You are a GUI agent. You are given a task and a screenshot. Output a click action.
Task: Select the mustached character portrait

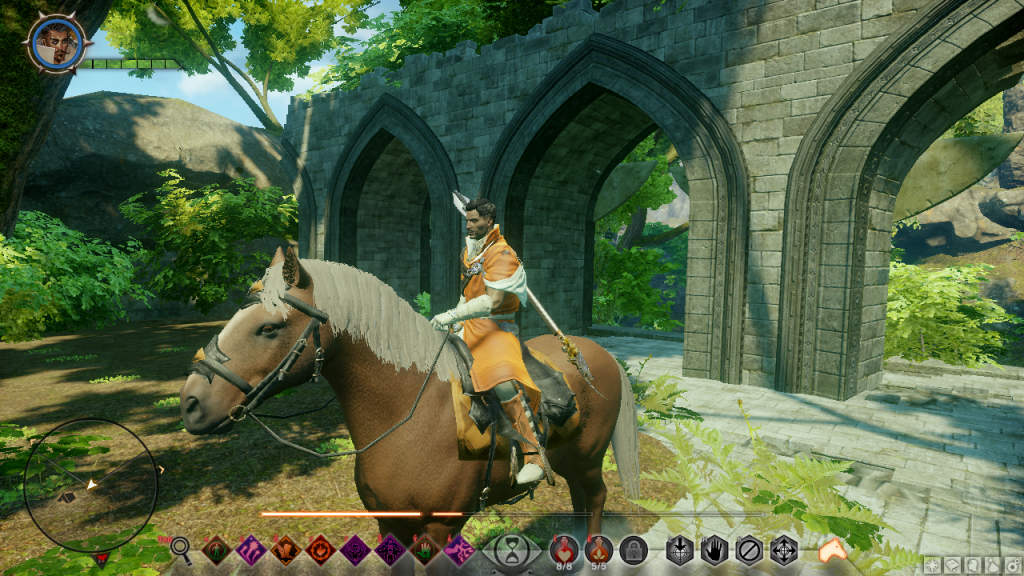tap(57, 42)
